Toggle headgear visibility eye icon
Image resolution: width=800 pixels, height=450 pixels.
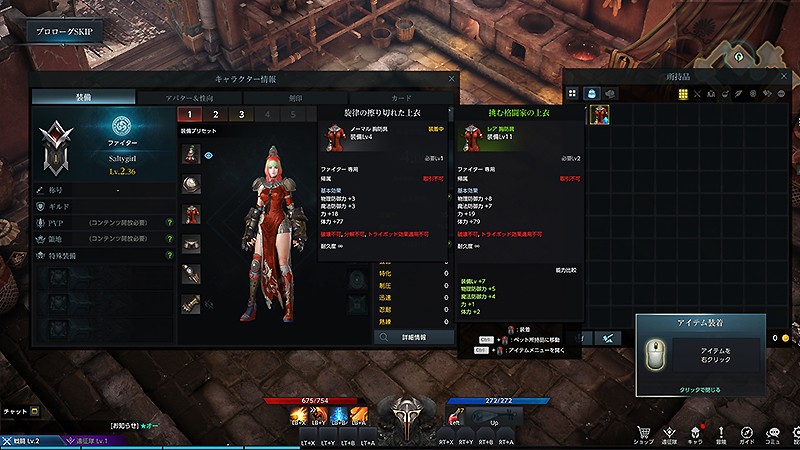click(x=209, y=155)
